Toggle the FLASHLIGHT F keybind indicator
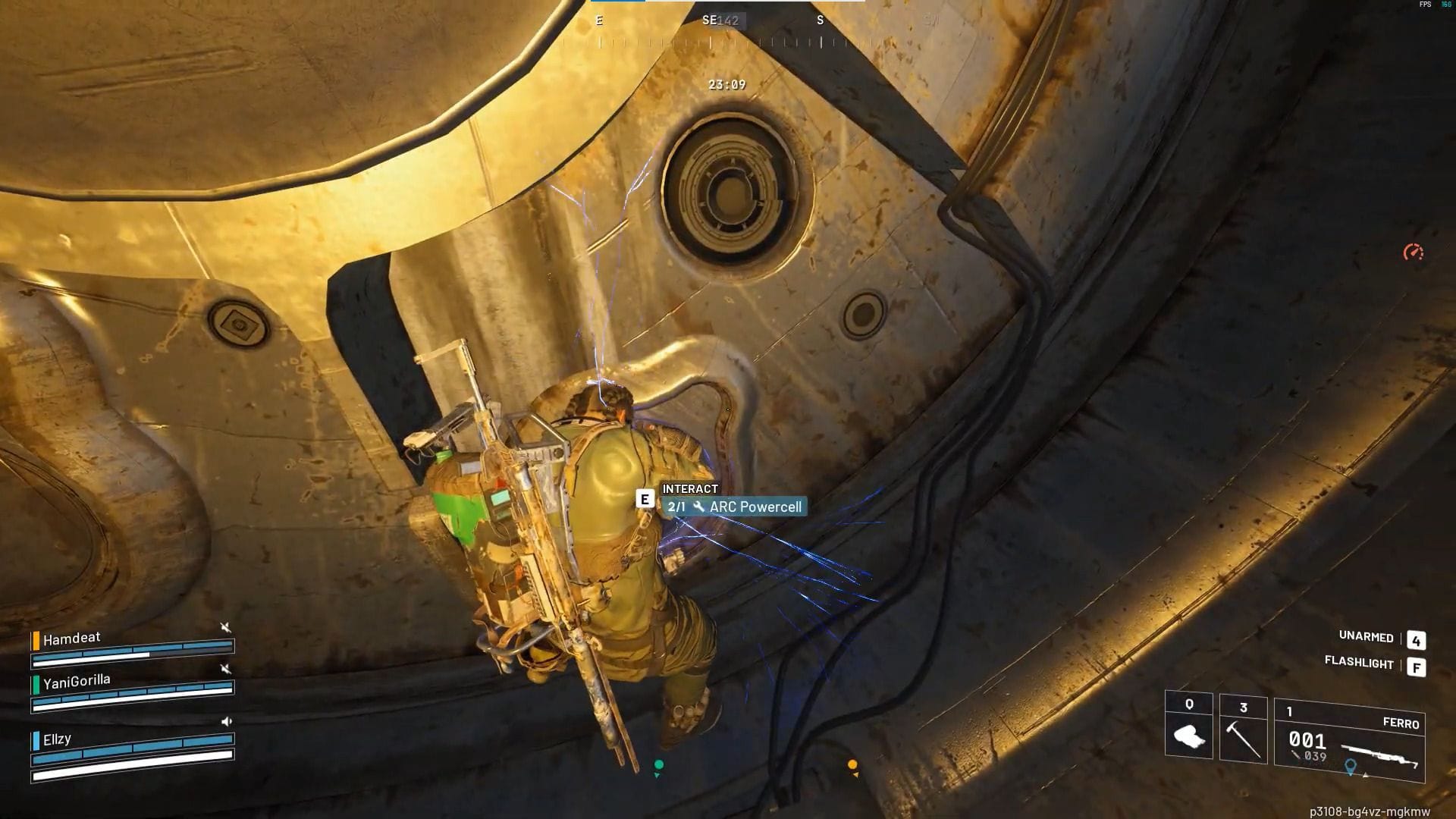 [1417, 666]
